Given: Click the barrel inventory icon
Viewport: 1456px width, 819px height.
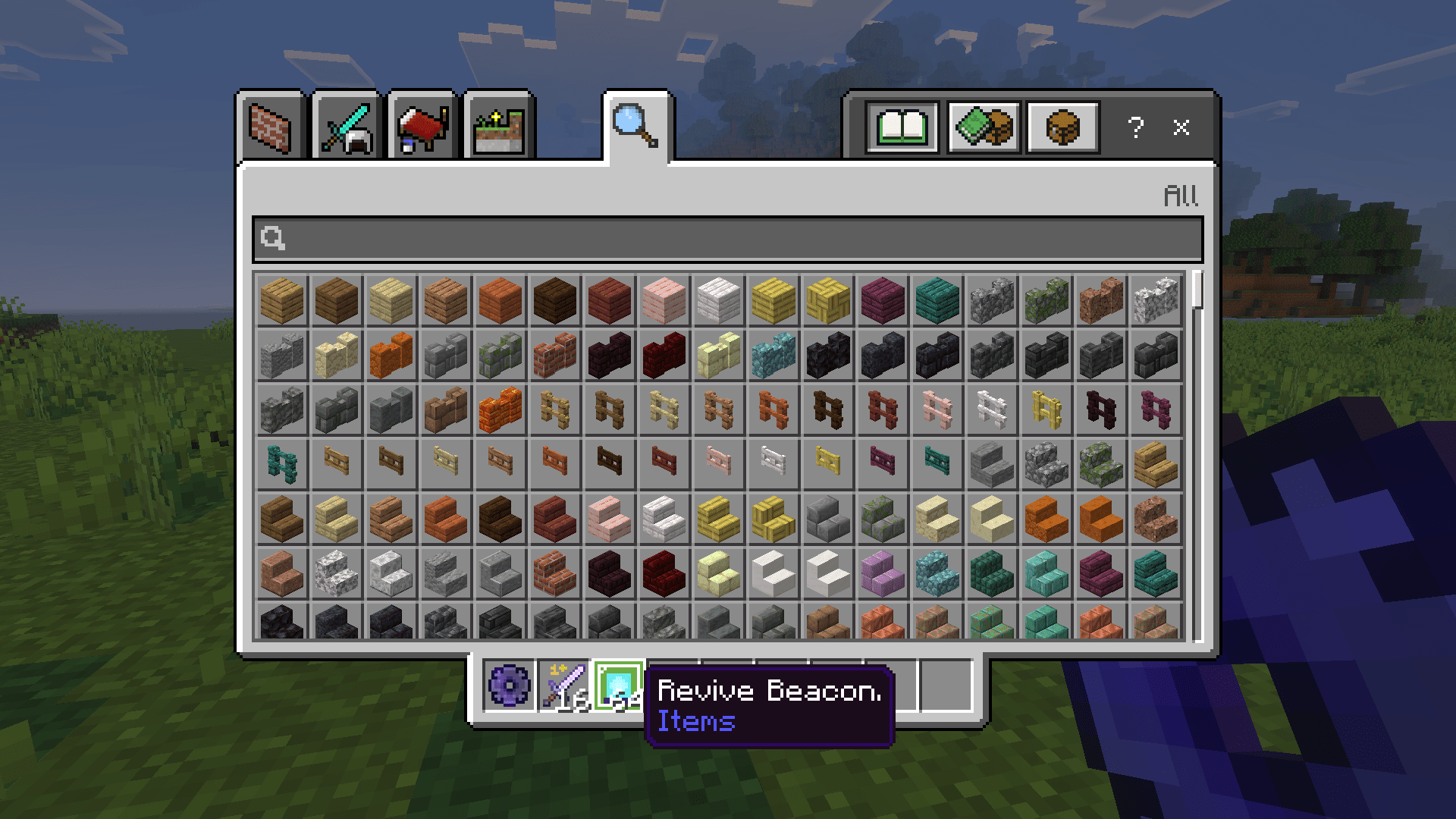Looking at the screenshot, I should click(x=1062, y=127).
